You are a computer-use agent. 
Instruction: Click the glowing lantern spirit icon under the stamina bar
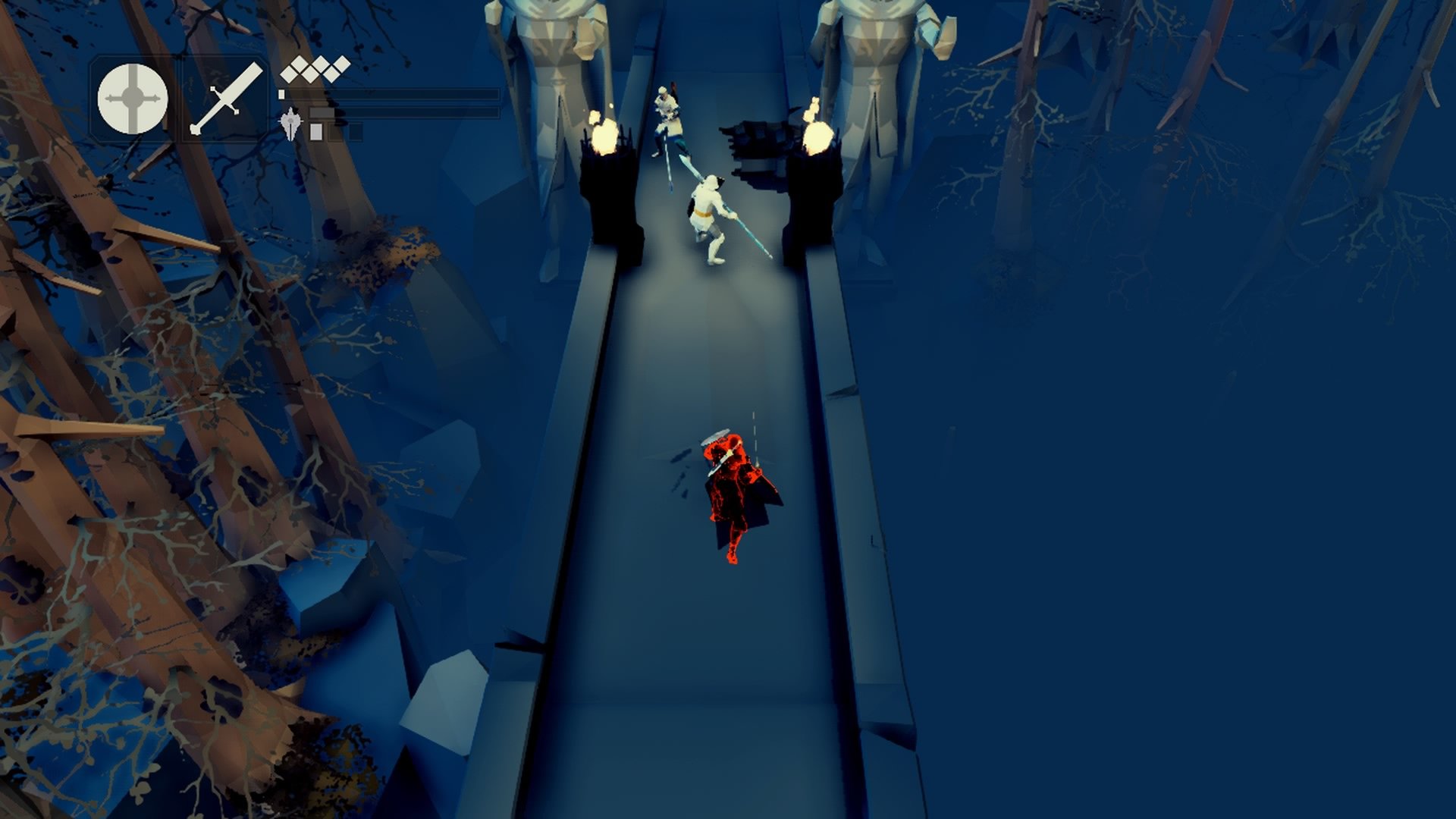(290, 124)
